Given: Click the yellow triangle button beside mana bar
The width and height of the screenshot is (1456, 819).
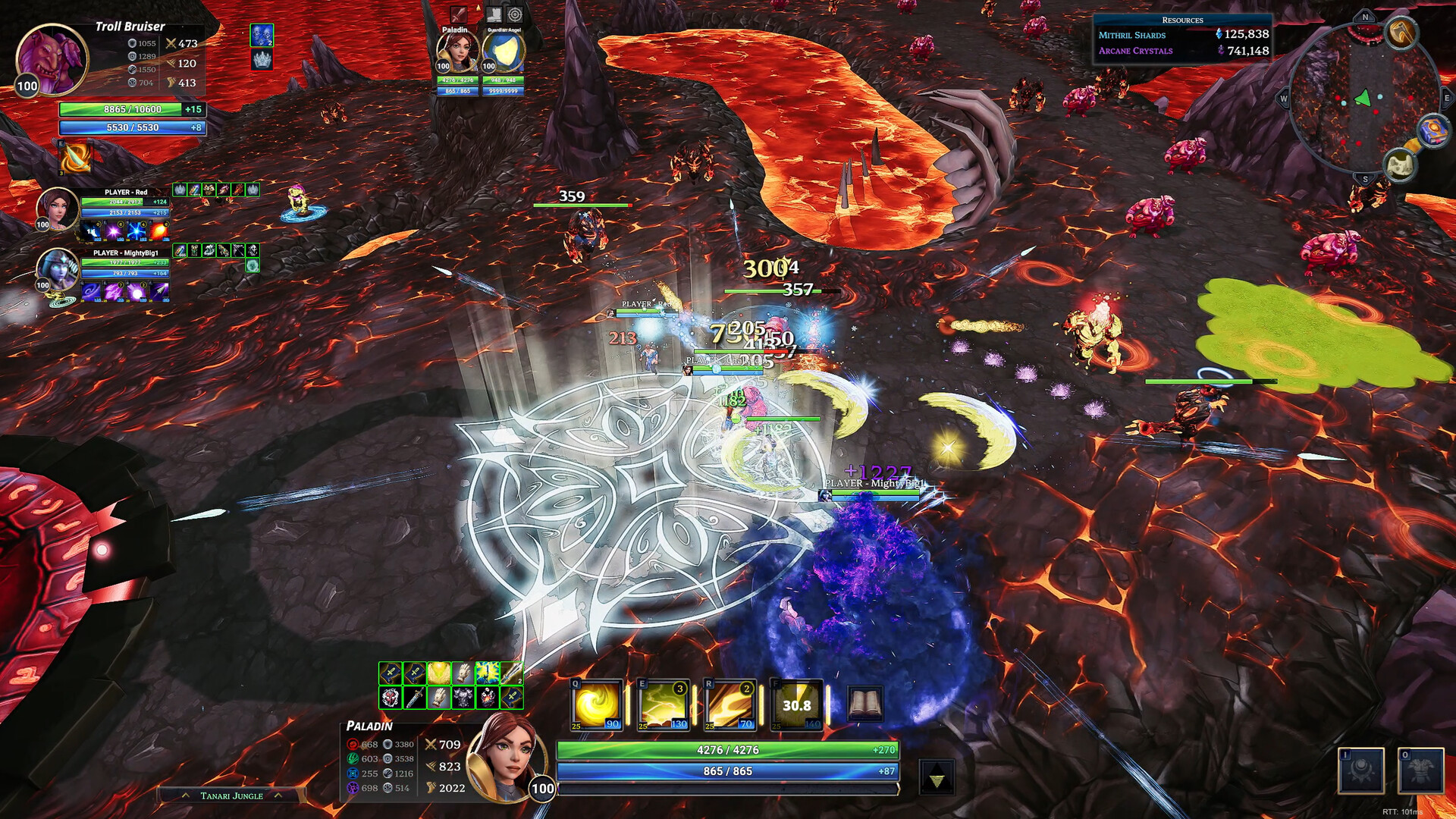Looking at the screenshot, I should (x=937, y=778).
